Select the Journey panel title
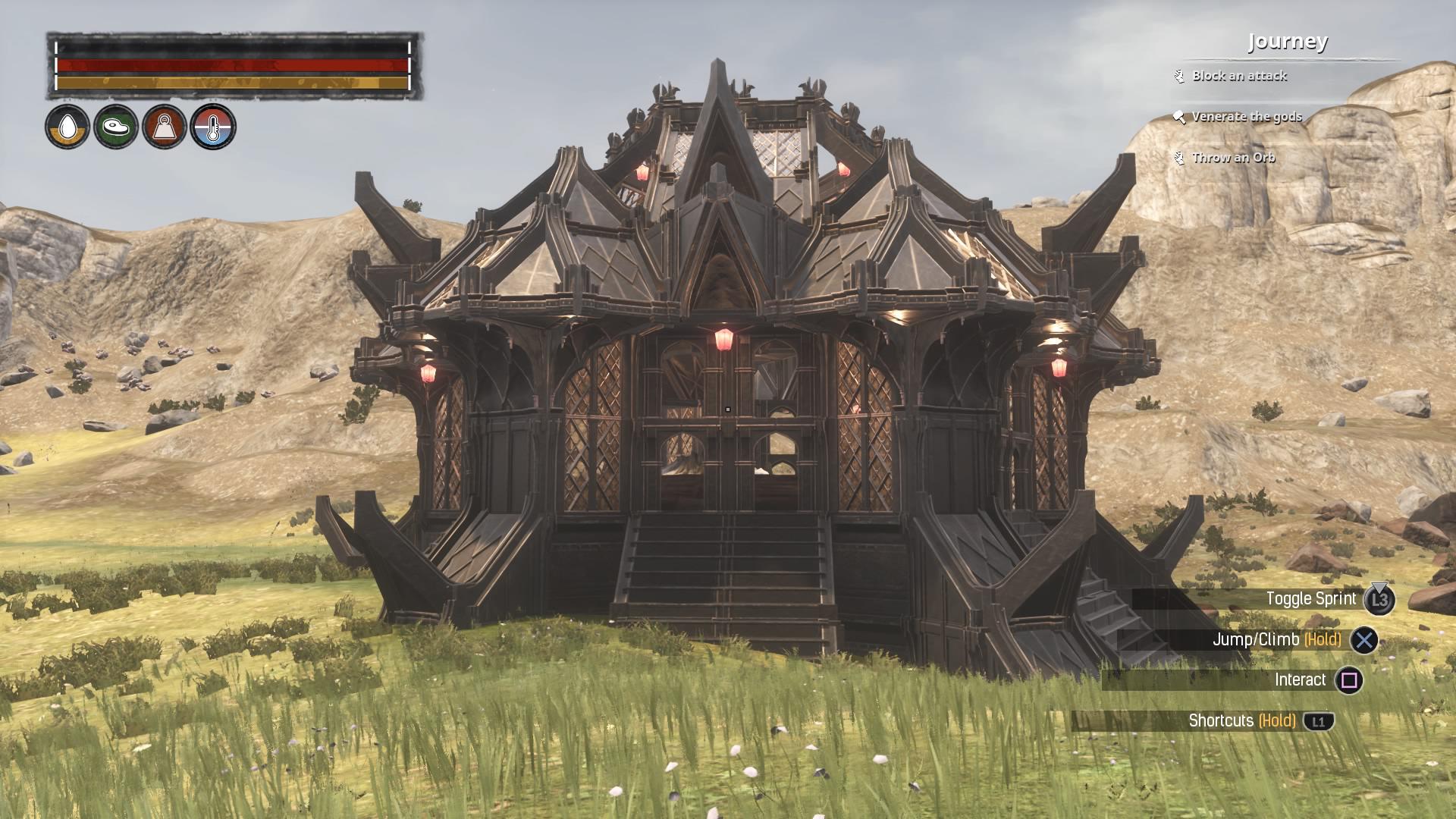This screenshot has height=819, width=1456. (1288, 43)
